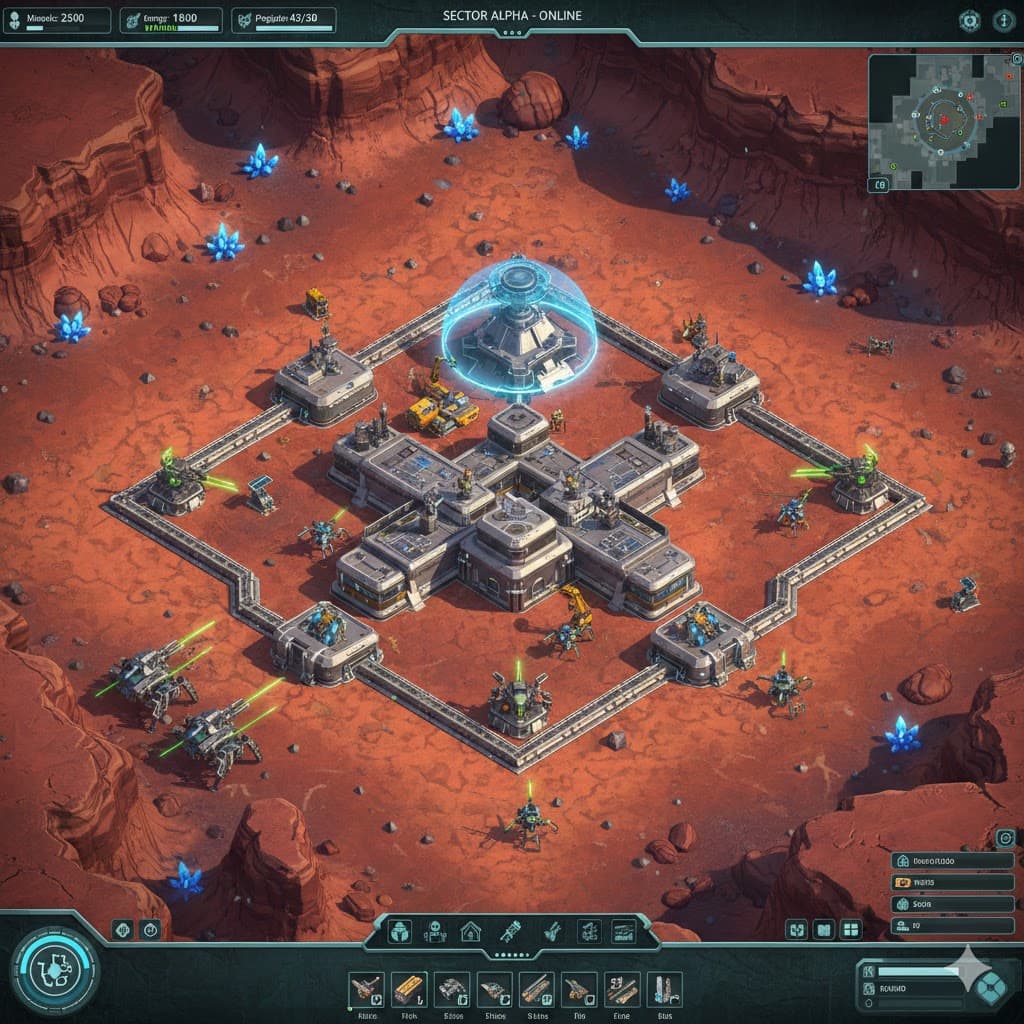Choose the "Stus" build slot
The image size is (1024, 1024).
(663, 990)
